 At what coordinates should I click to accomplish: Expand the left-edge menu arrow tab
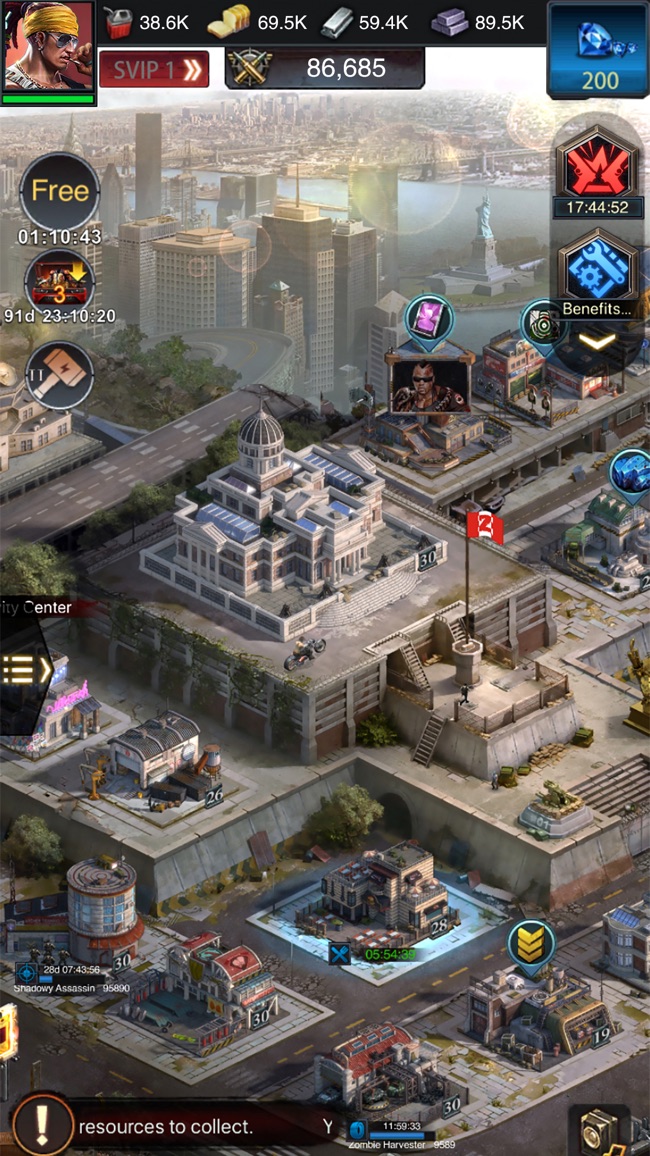22,669
